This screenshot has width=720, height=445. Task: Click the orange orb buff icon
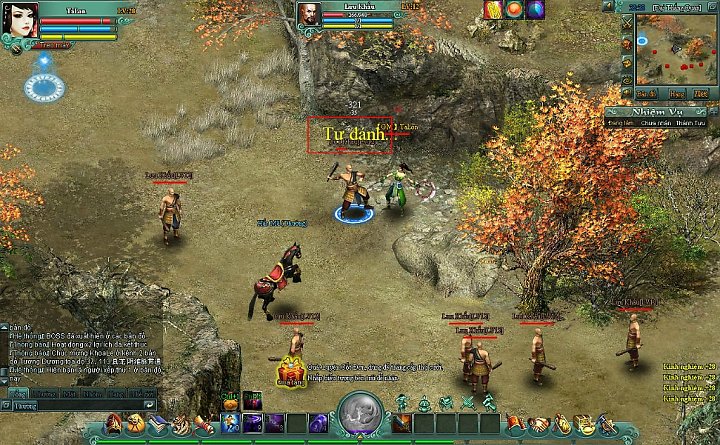coord(514,10)
